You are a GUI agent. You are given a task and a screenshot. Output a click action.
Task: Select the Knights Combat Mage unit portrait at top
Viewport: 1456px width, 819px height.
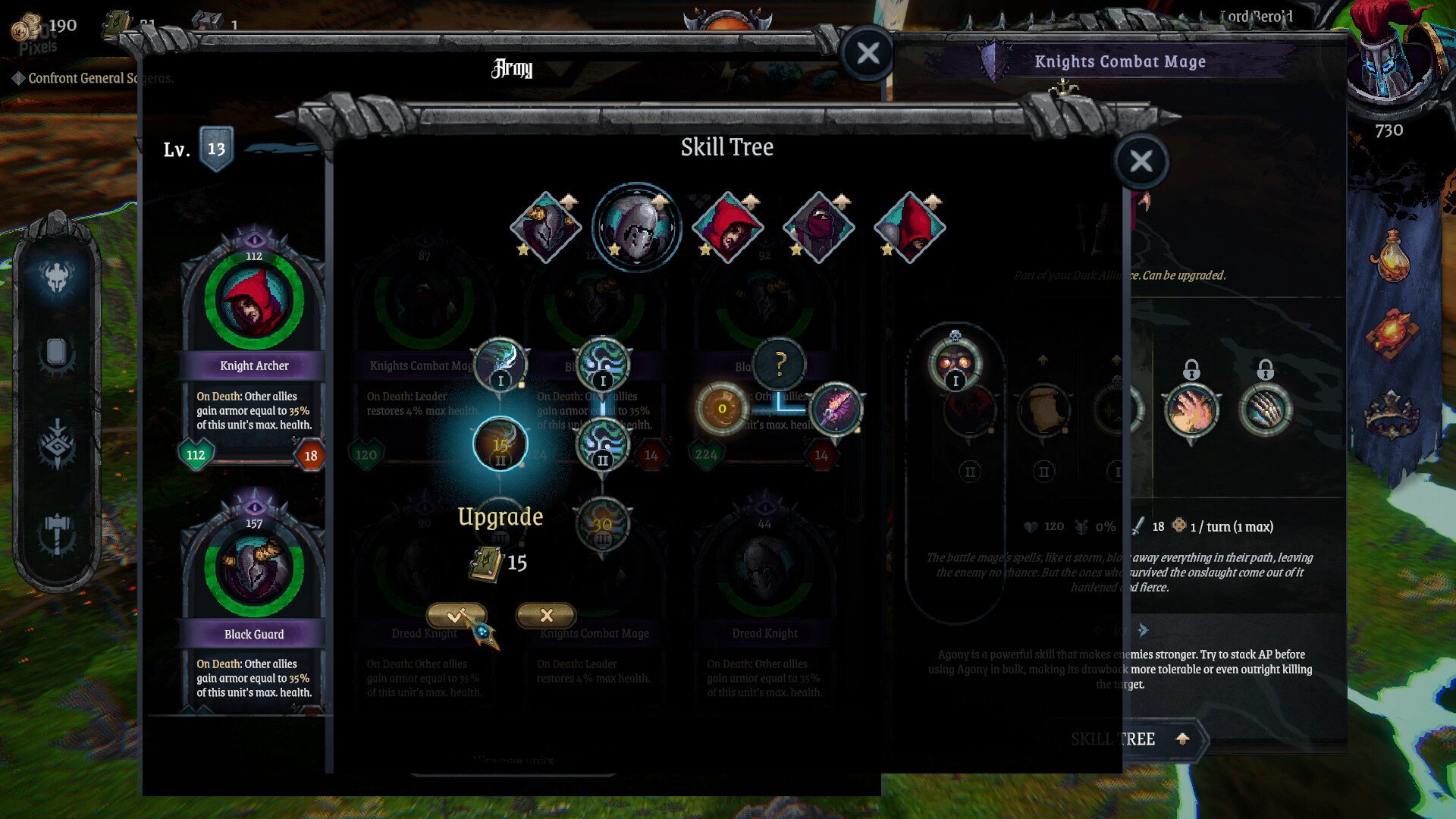point(637,226)
